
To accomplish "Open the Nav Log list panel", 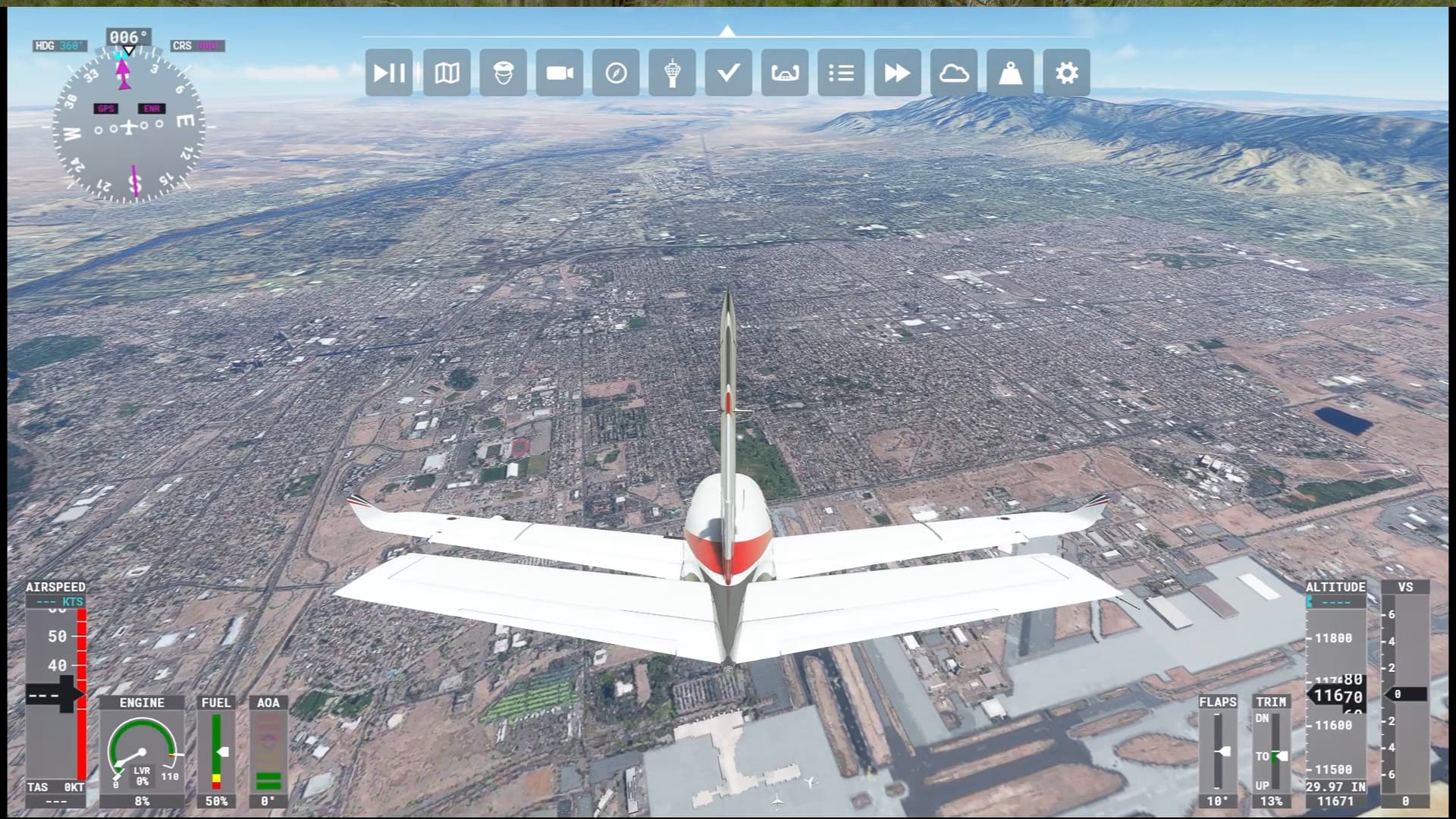I will (x=840, y=73).
